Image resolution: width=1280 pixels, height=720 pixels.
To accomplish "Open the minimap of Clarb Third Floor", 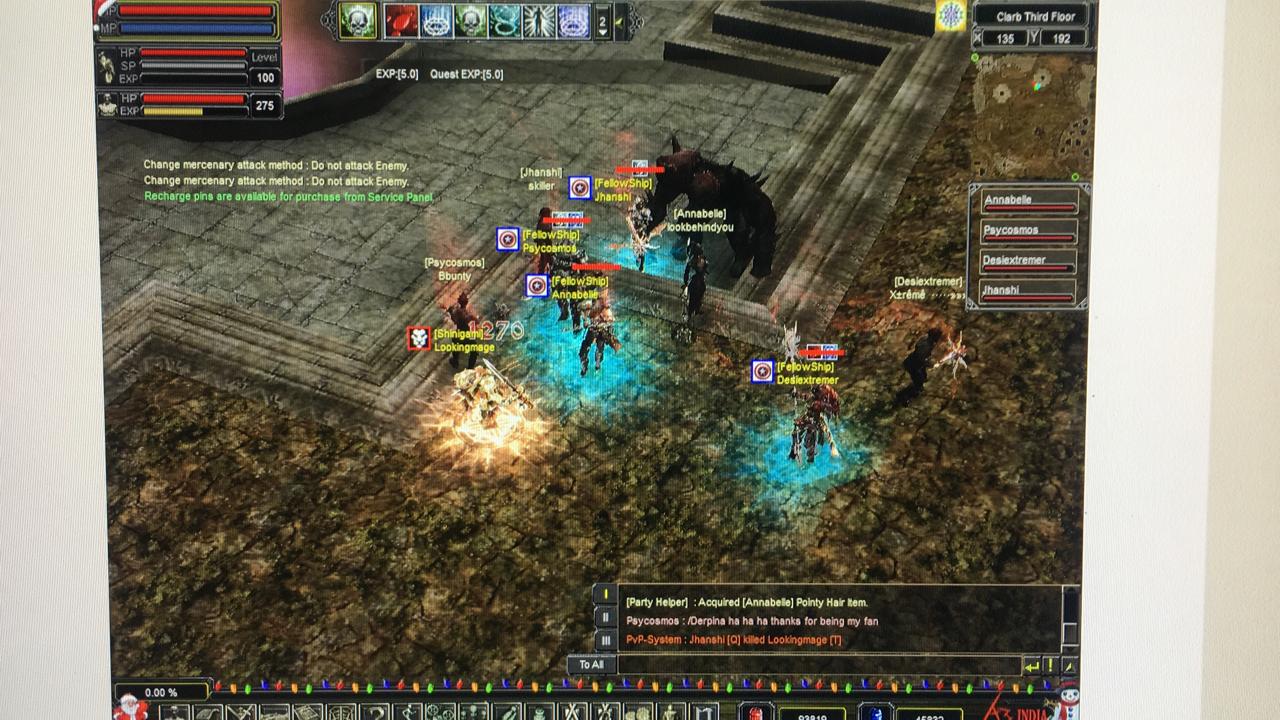I will [x=1029, y=118].
